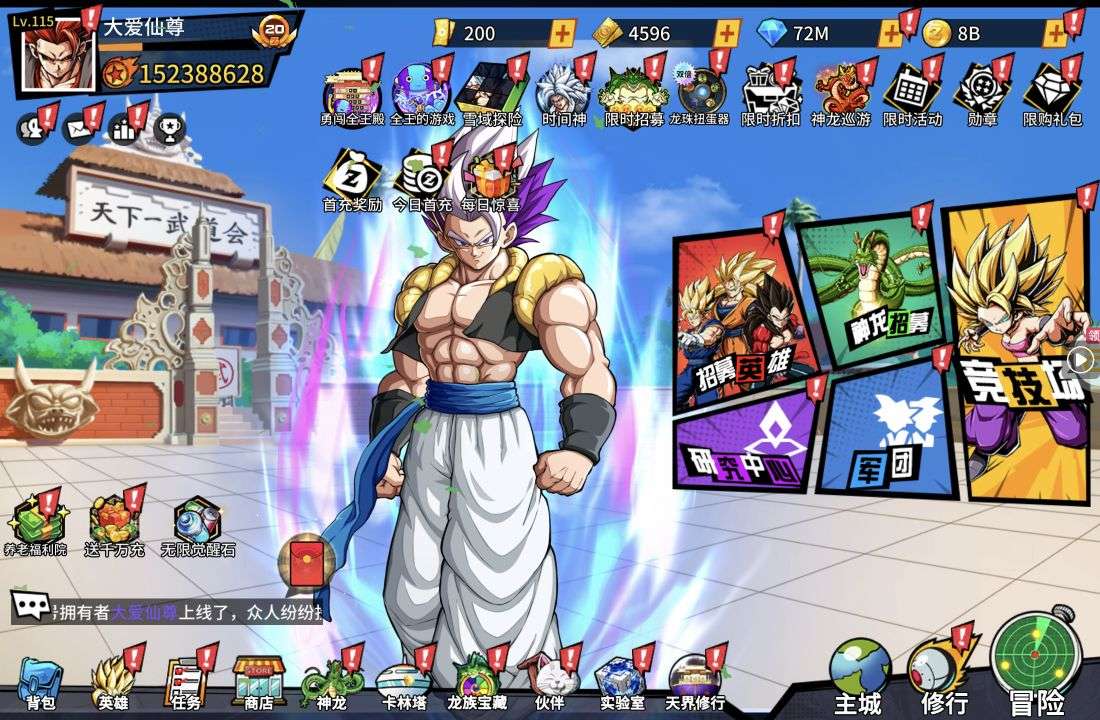Open the 无限觉醒石 awakening stone offer

click(x=197, y=525)
